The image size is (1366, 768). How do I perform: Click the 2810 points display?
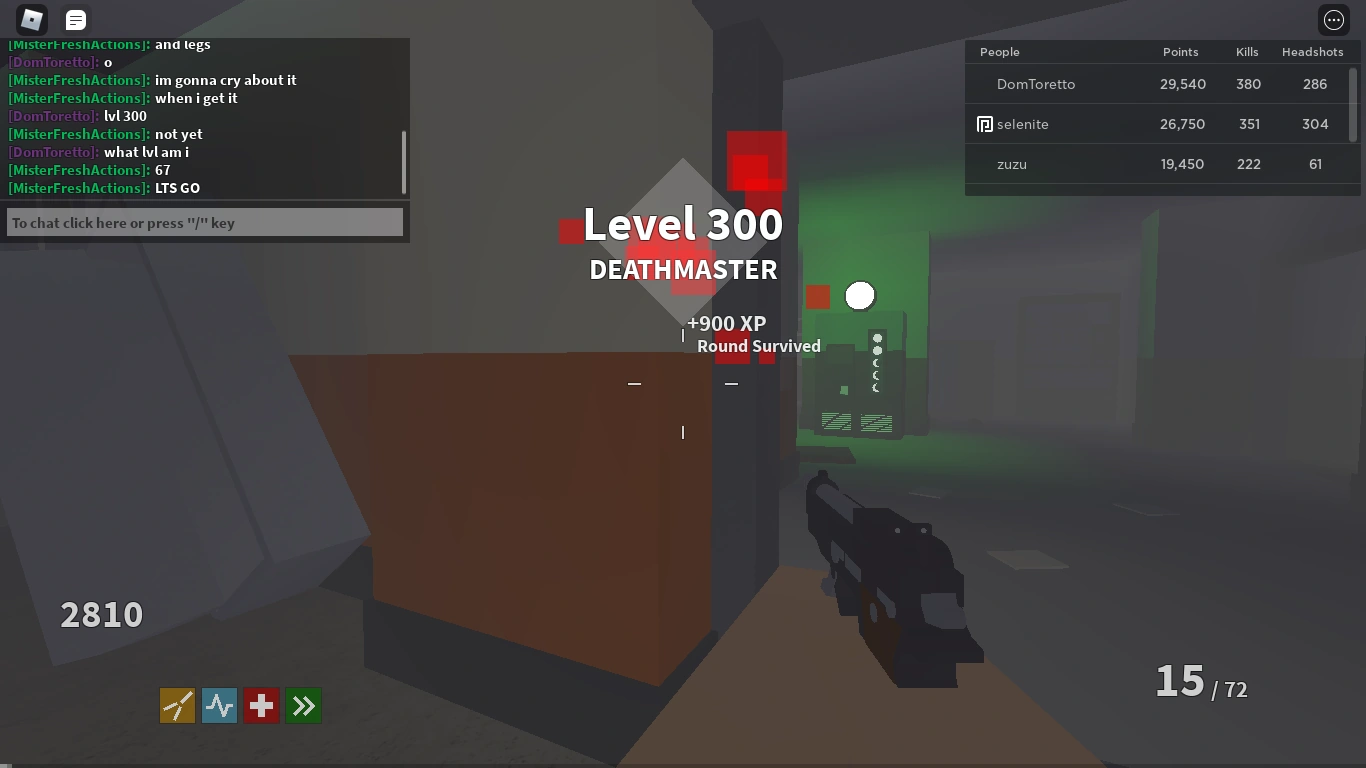pyautogui.click(x=100, y=614)
